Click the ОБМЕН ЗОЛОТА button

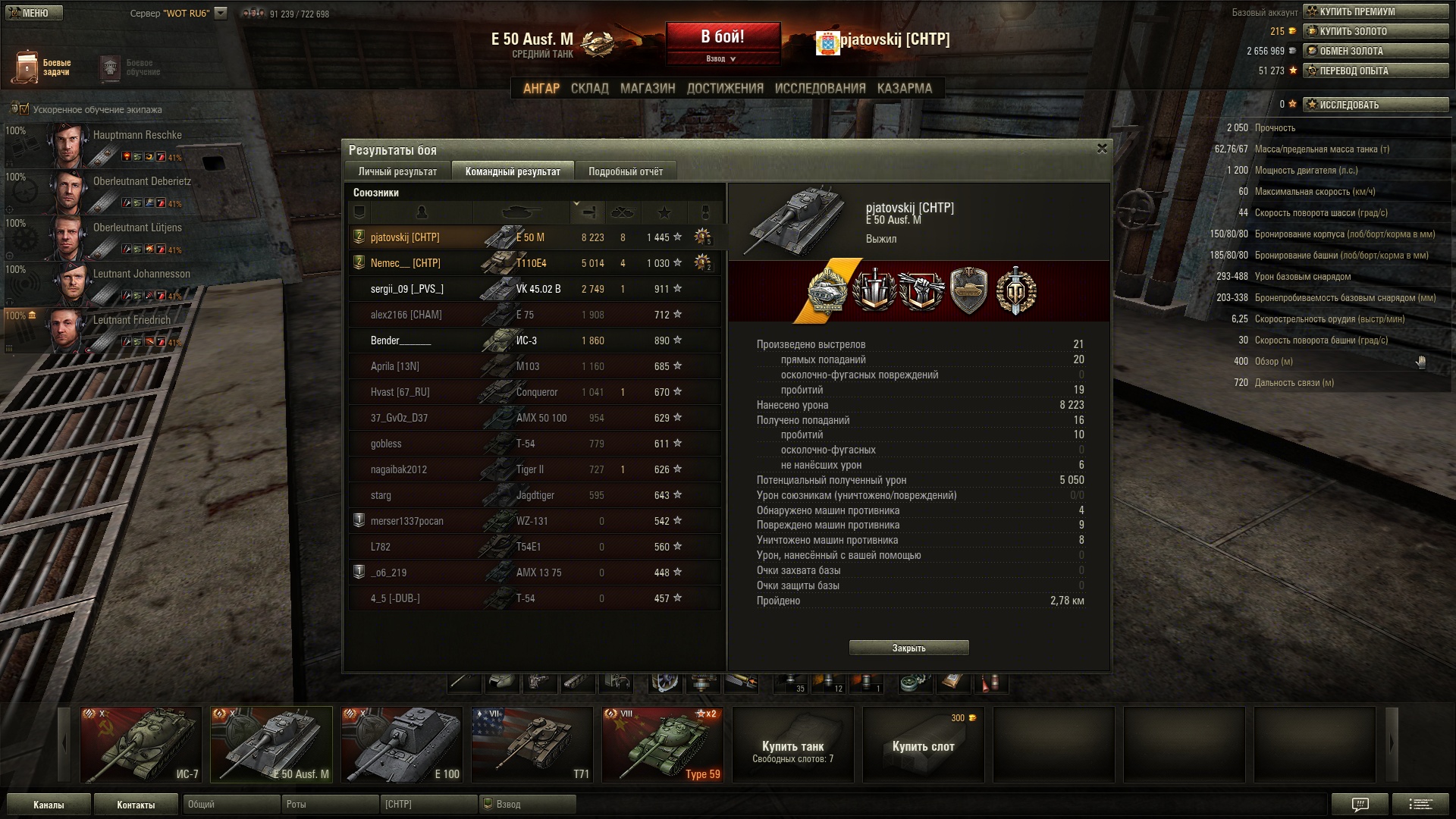tap(1376, 51)
